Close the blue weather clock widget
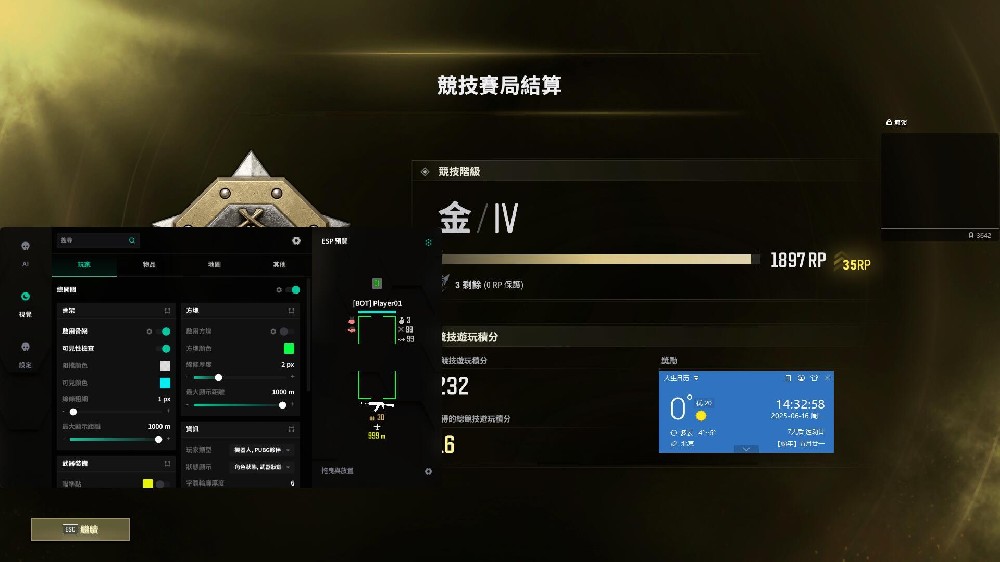1000x562 pixels. pyautogui.click(x=827, y=377)
